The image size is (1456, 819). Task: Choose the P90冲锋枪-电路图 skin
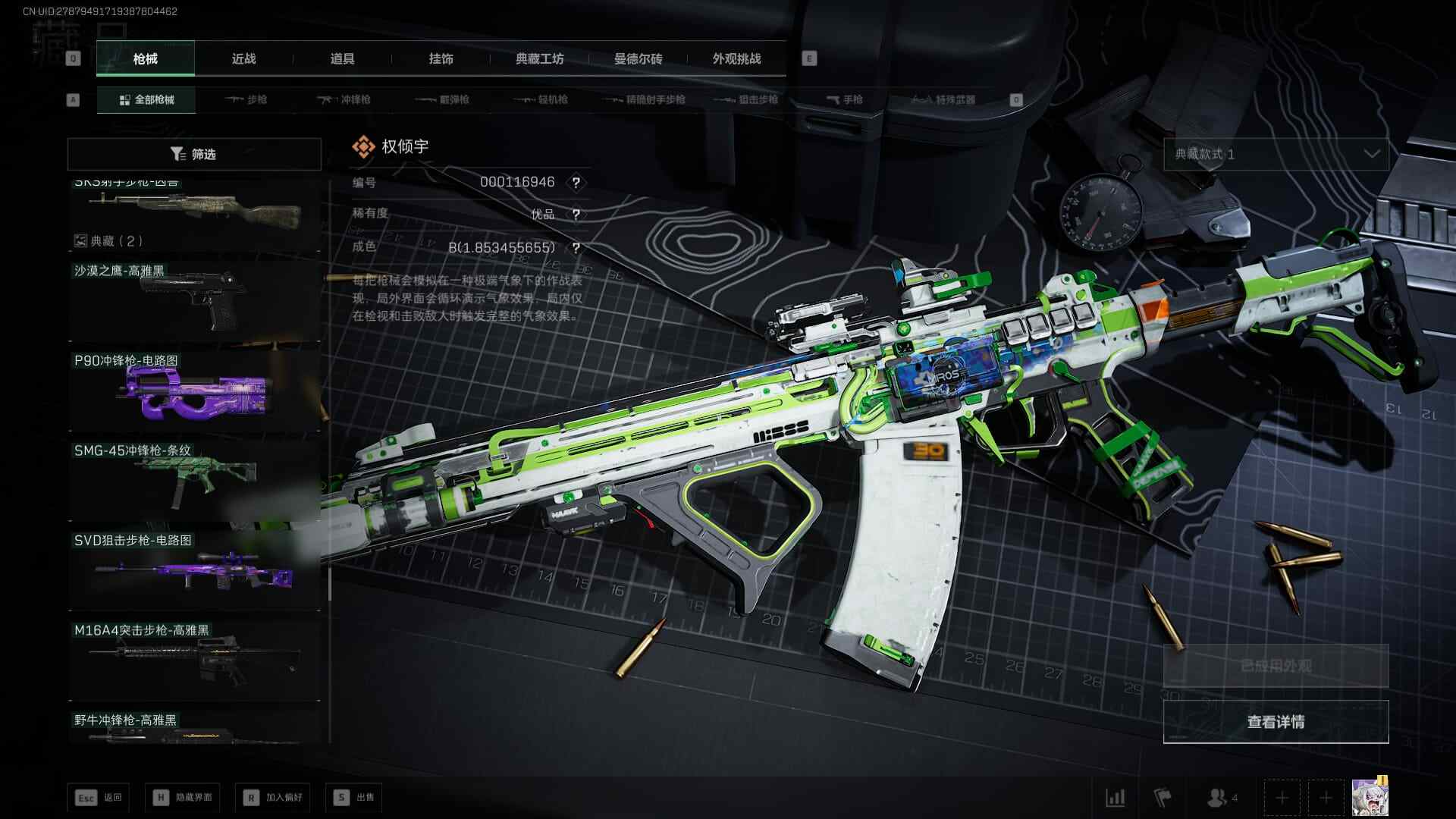click(x=194, y=391)
